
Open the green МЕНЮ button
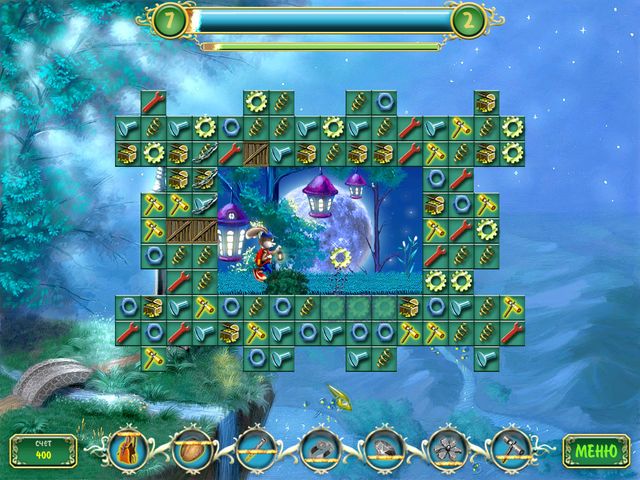595,450
